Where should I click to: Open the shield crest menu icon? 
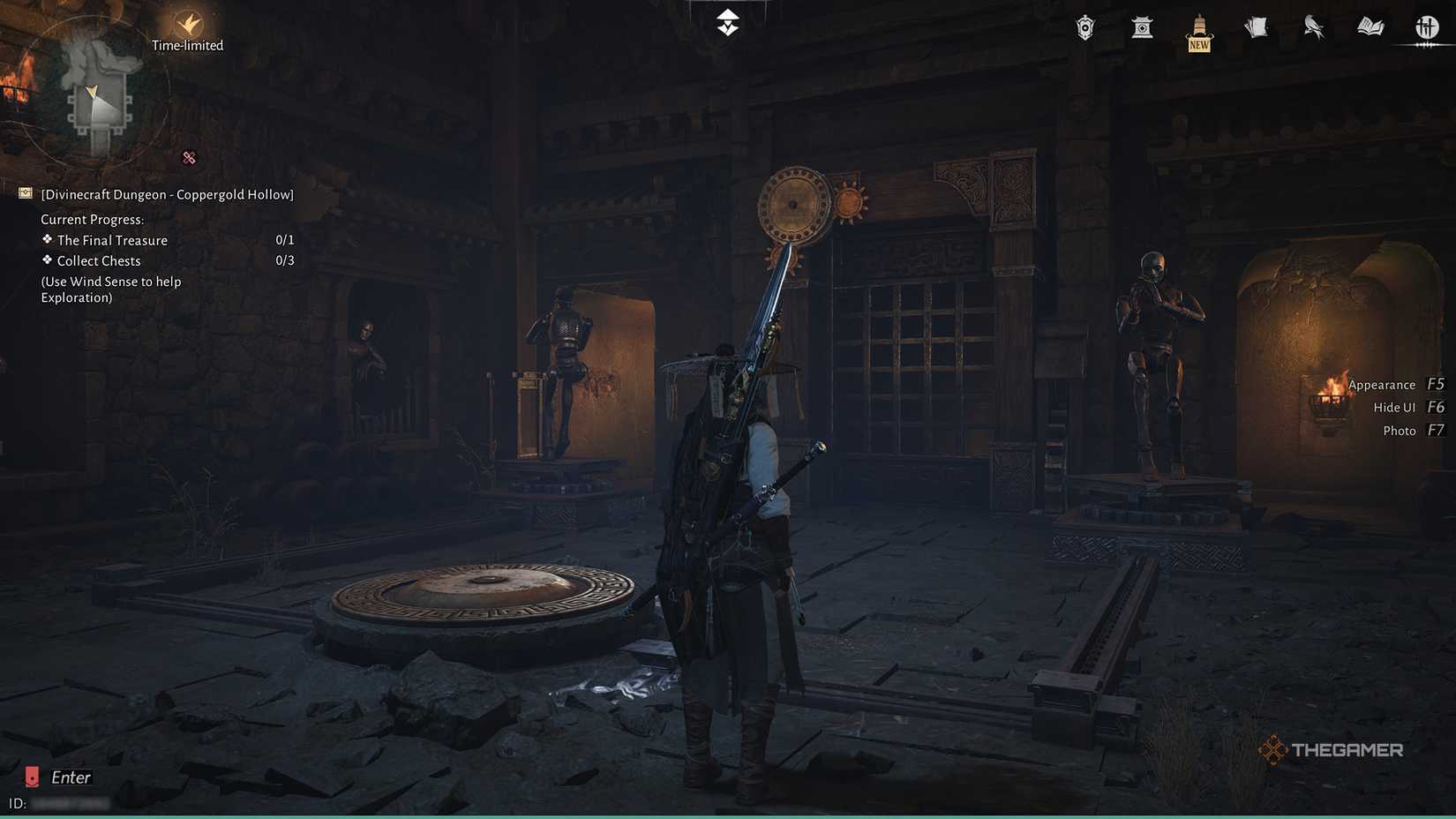coord(1084,27)
